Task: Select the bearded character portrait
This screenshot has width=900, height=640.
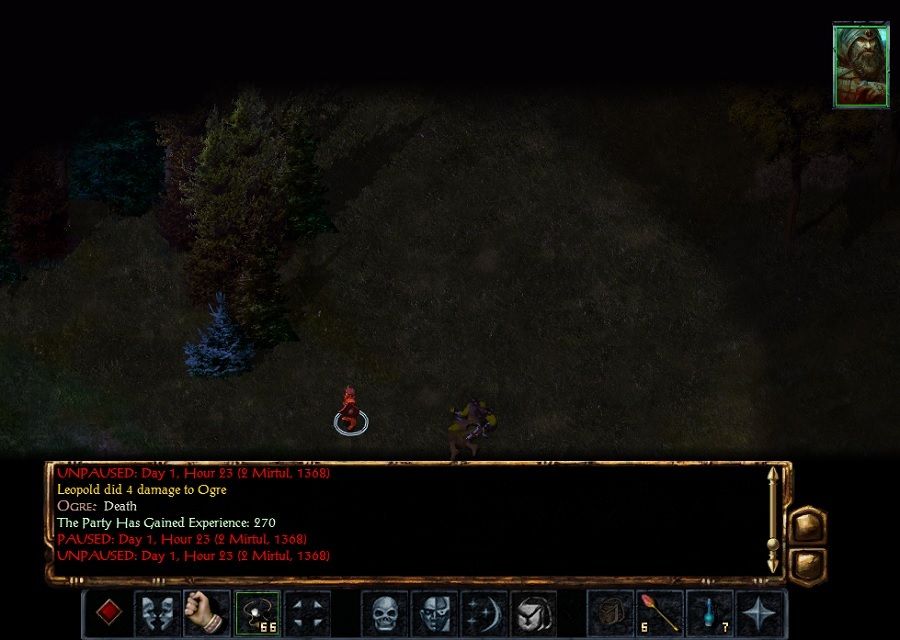Action: 860,66
